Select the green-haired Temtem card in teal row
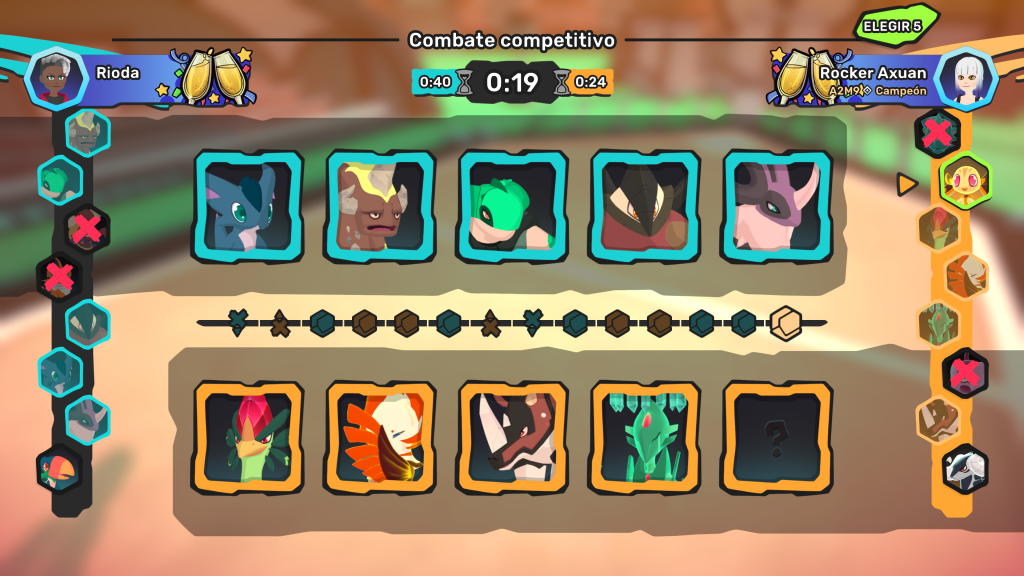 (513, 207)
